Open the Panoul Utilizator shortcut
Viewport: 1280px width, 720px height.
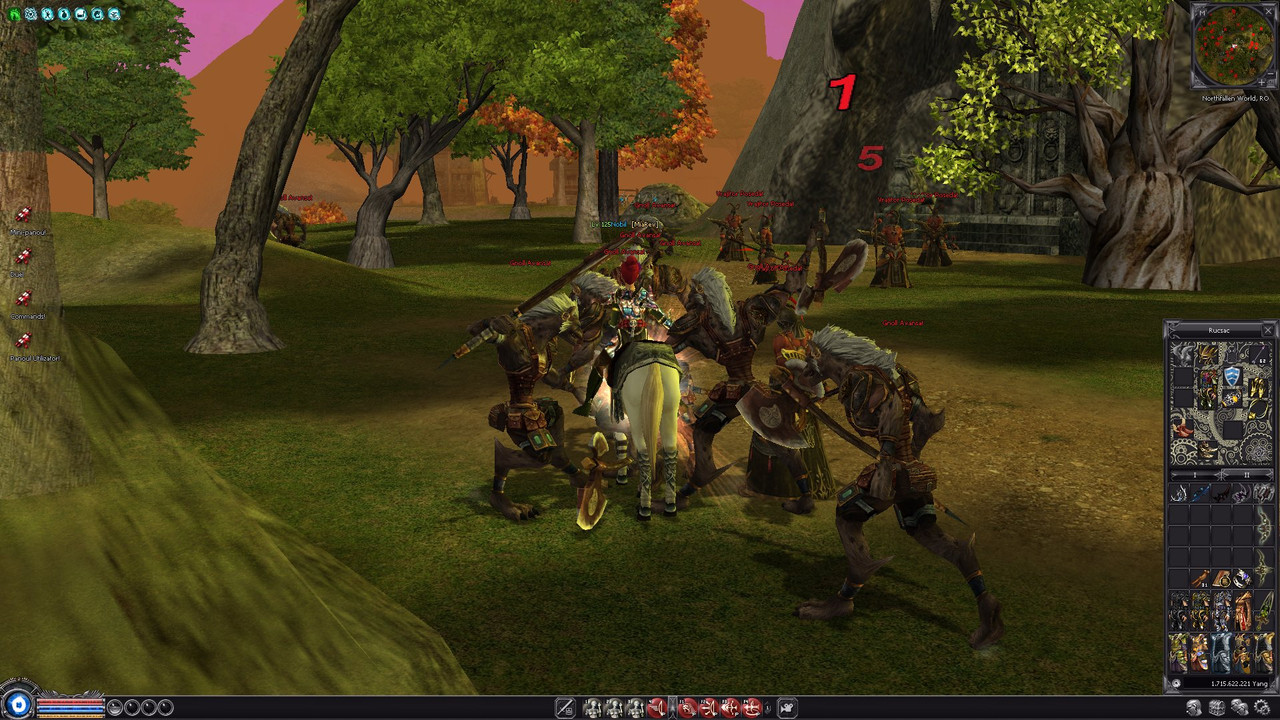tap(24, 340)
